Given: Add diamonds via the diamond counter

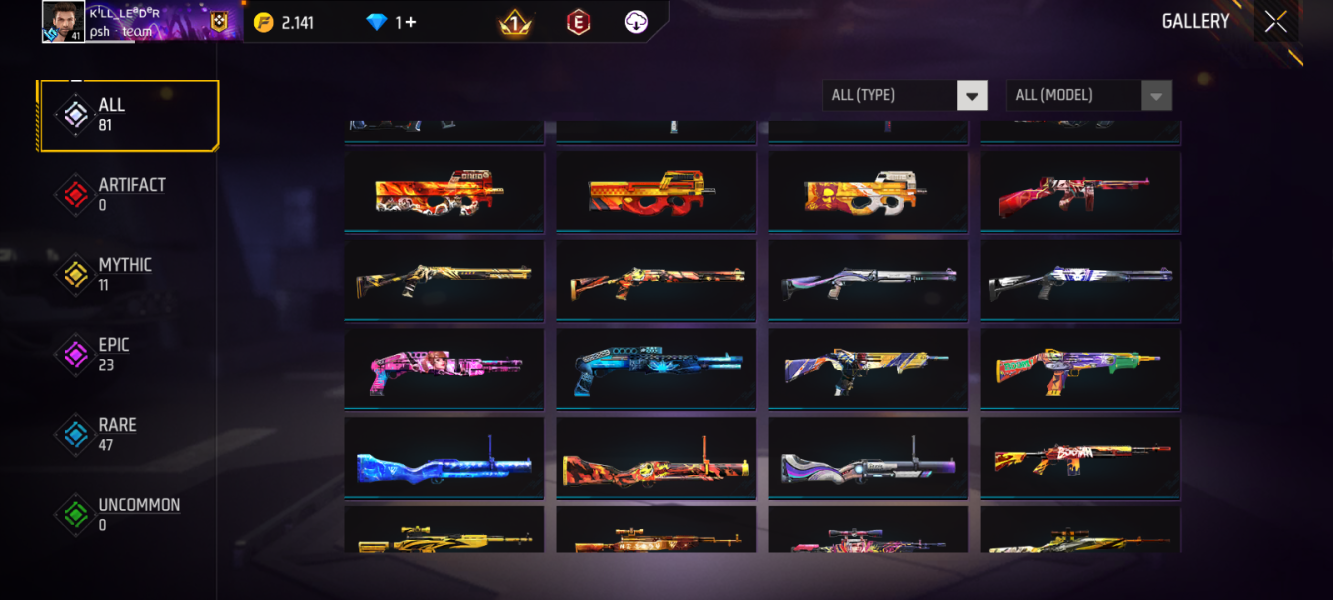Looking at the screenshot, I should [x=392, y=23].
